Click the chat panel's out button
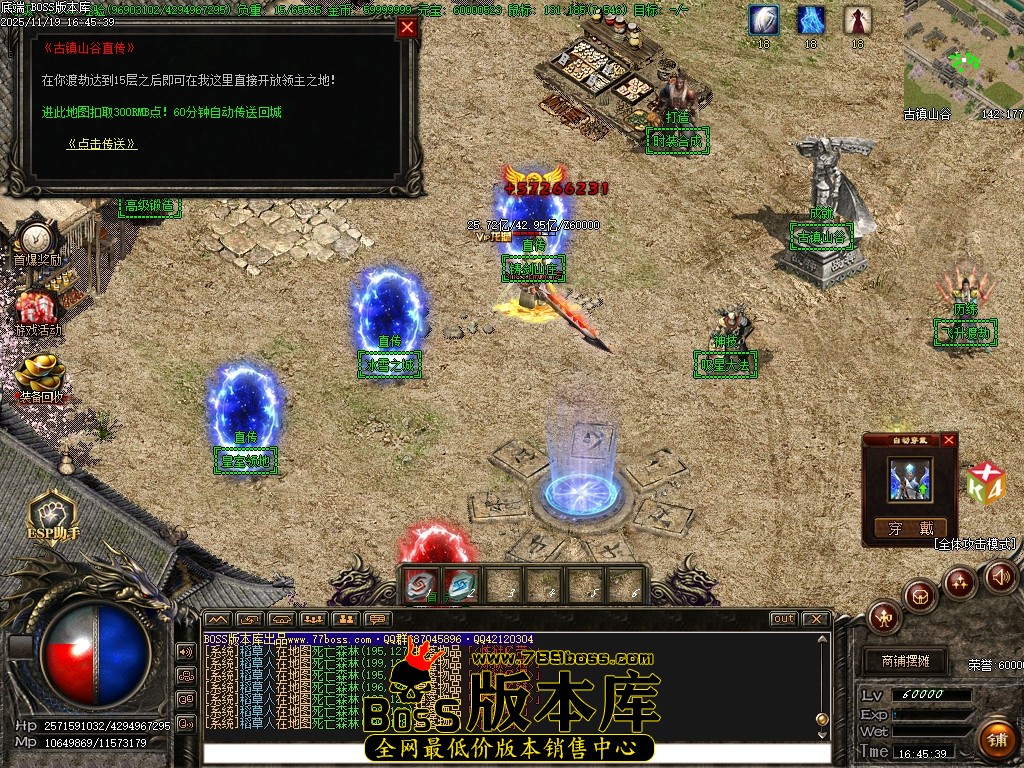This screenshot has width=1024, height=768. click(x=783, y=619)
